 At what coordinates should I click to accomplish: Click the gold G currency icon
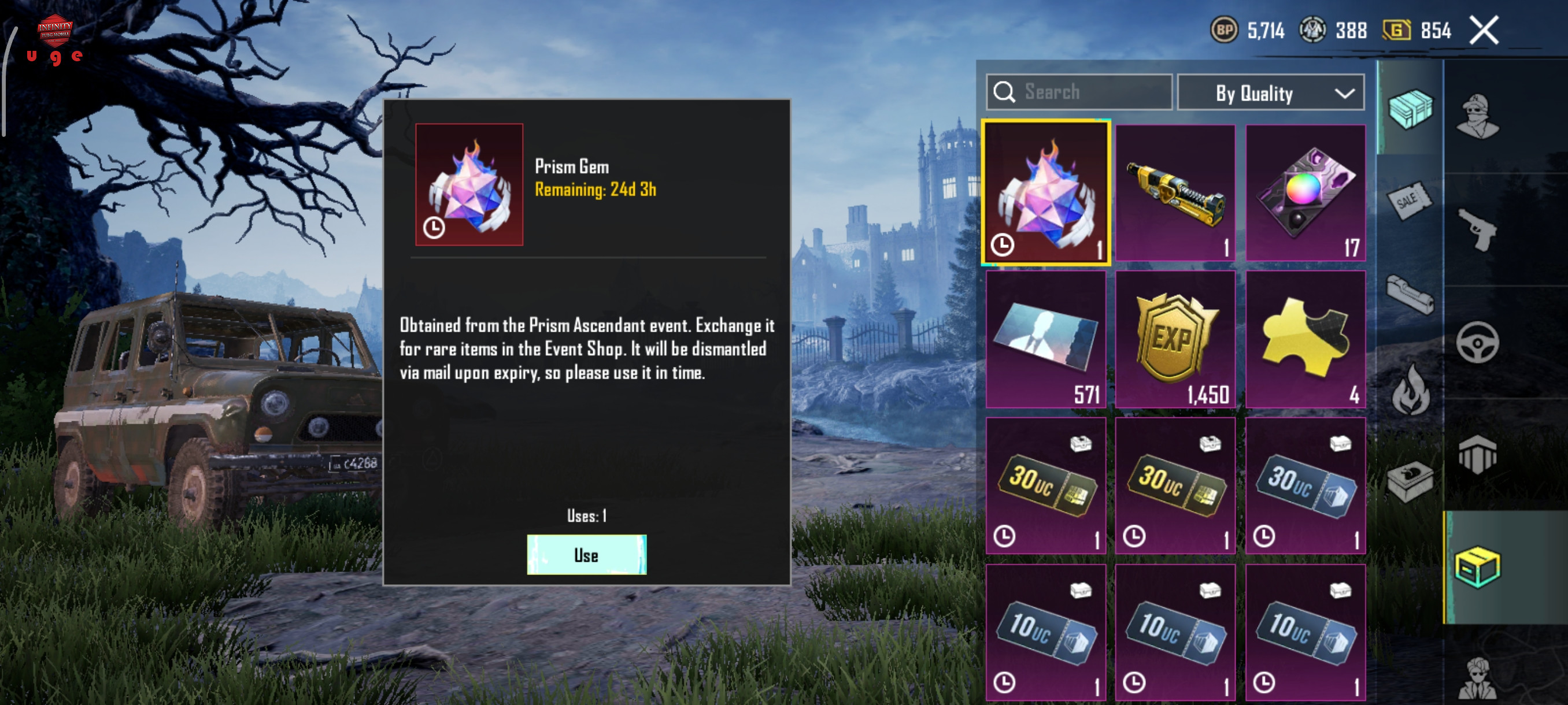(1396, 30)
